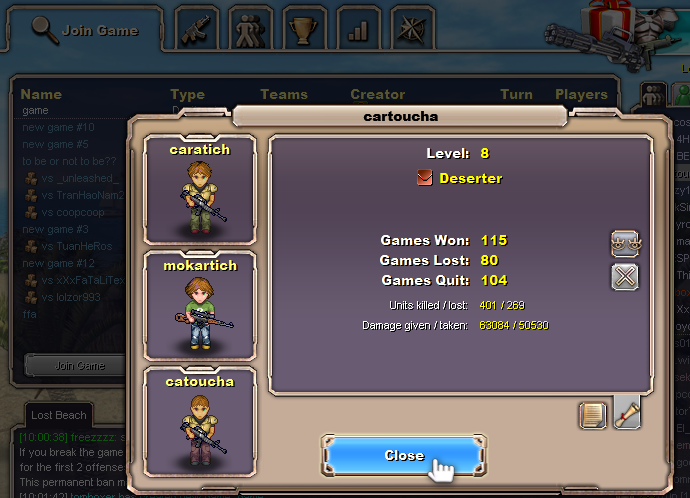Switch to the Lost Beach chat tab

point(59,415)
